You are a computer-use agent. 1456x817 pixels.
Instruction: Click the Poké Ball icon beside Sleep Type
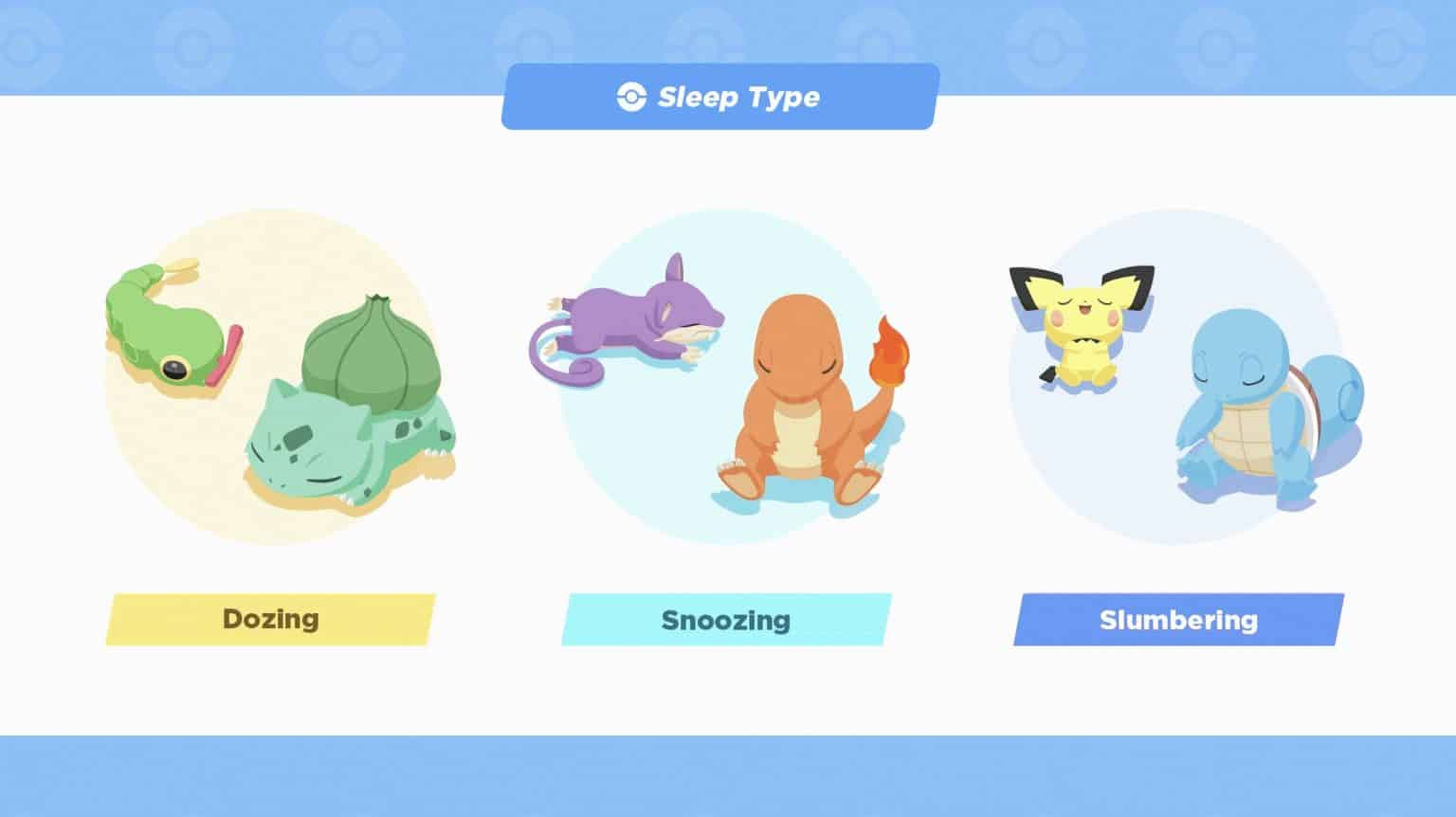pyautogui.click(x=631, y=96)
